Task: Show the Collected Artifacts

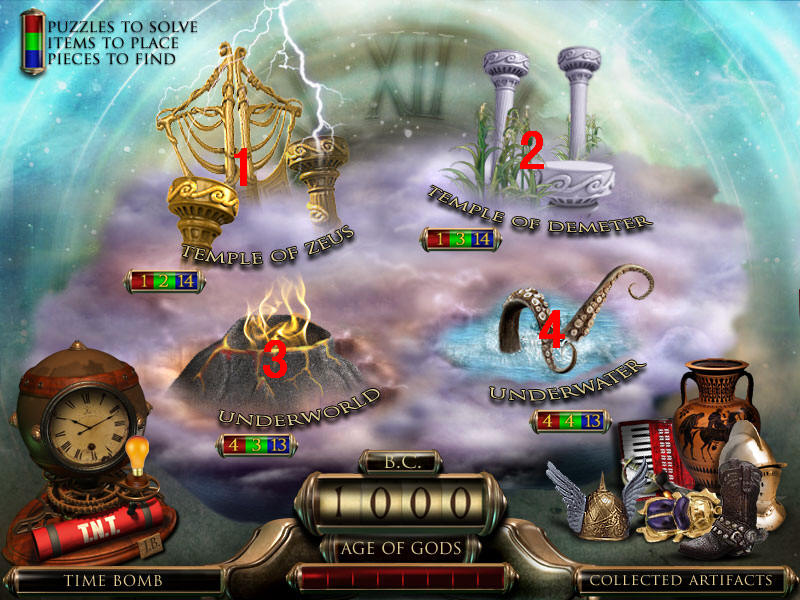Action: point(680,580)
